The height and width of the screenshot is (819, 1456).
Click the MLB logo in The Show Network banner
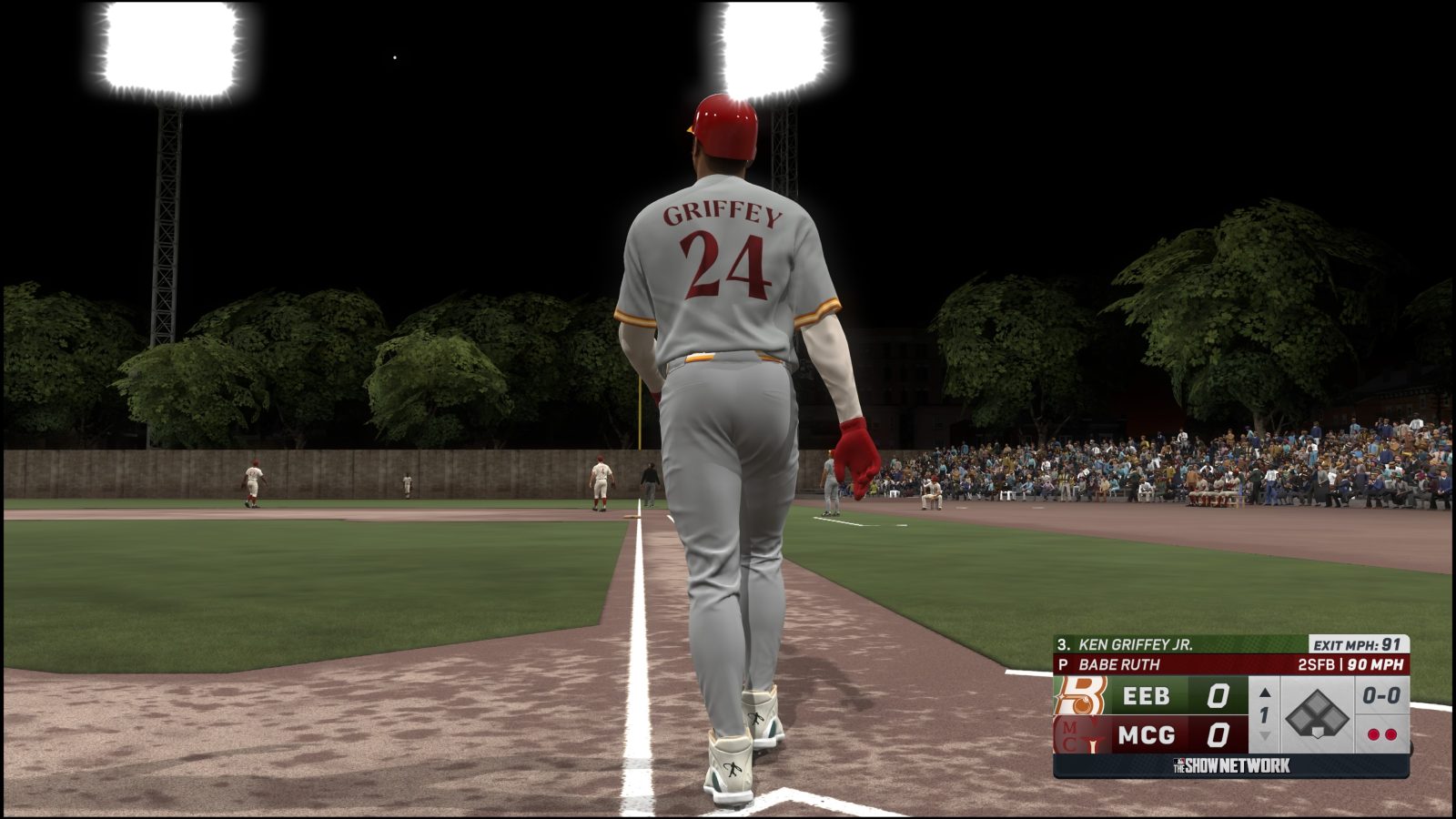[1178, 761]
